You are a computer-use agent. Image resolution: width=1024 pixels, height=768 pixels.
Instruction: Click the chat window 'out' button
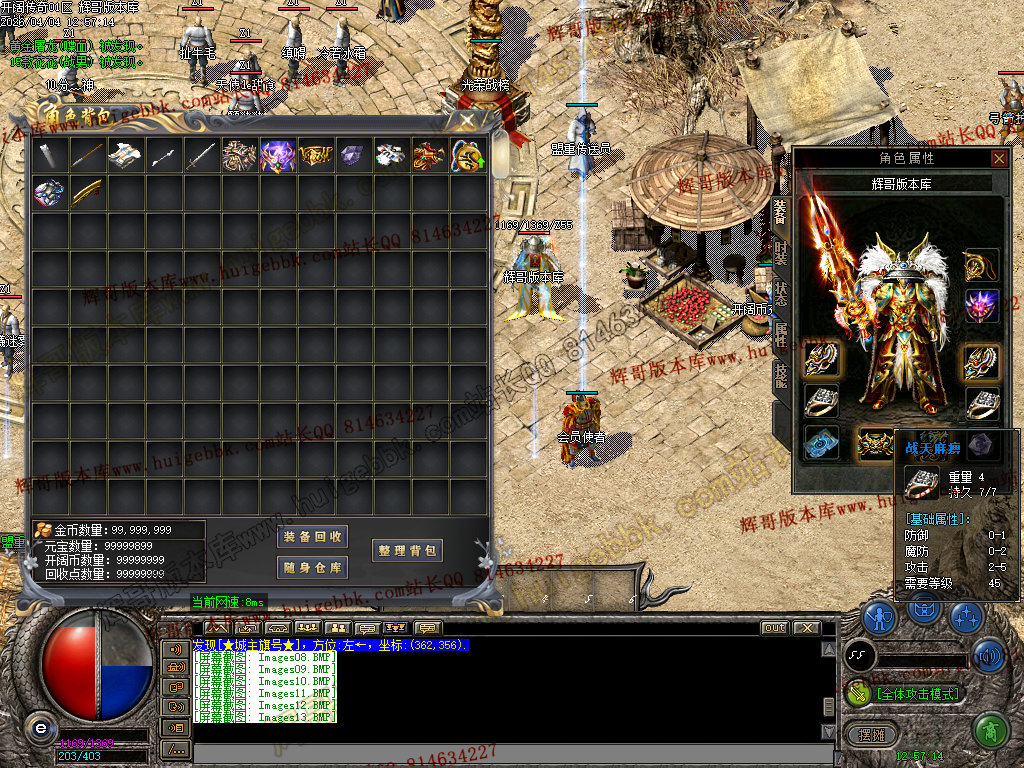tap(774, 628)
